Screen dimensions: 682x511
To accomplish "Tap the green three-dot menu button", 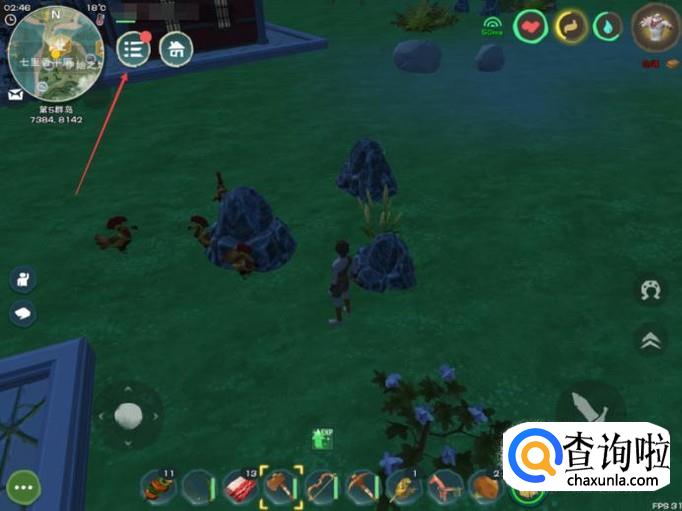I will click(x=23, y=489).
